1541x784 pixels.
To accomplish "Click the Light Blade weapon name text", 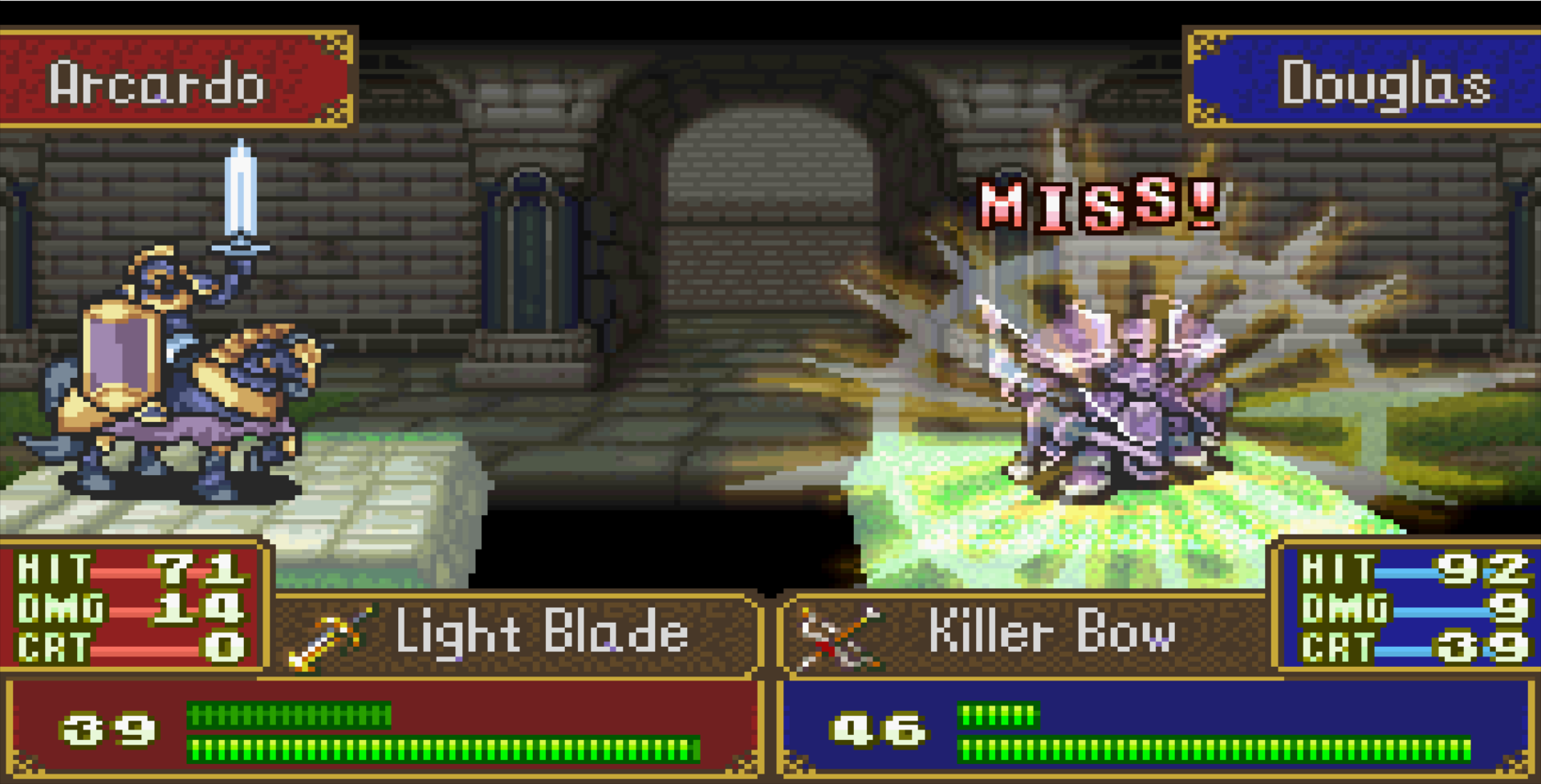I will tap(542, 635).
